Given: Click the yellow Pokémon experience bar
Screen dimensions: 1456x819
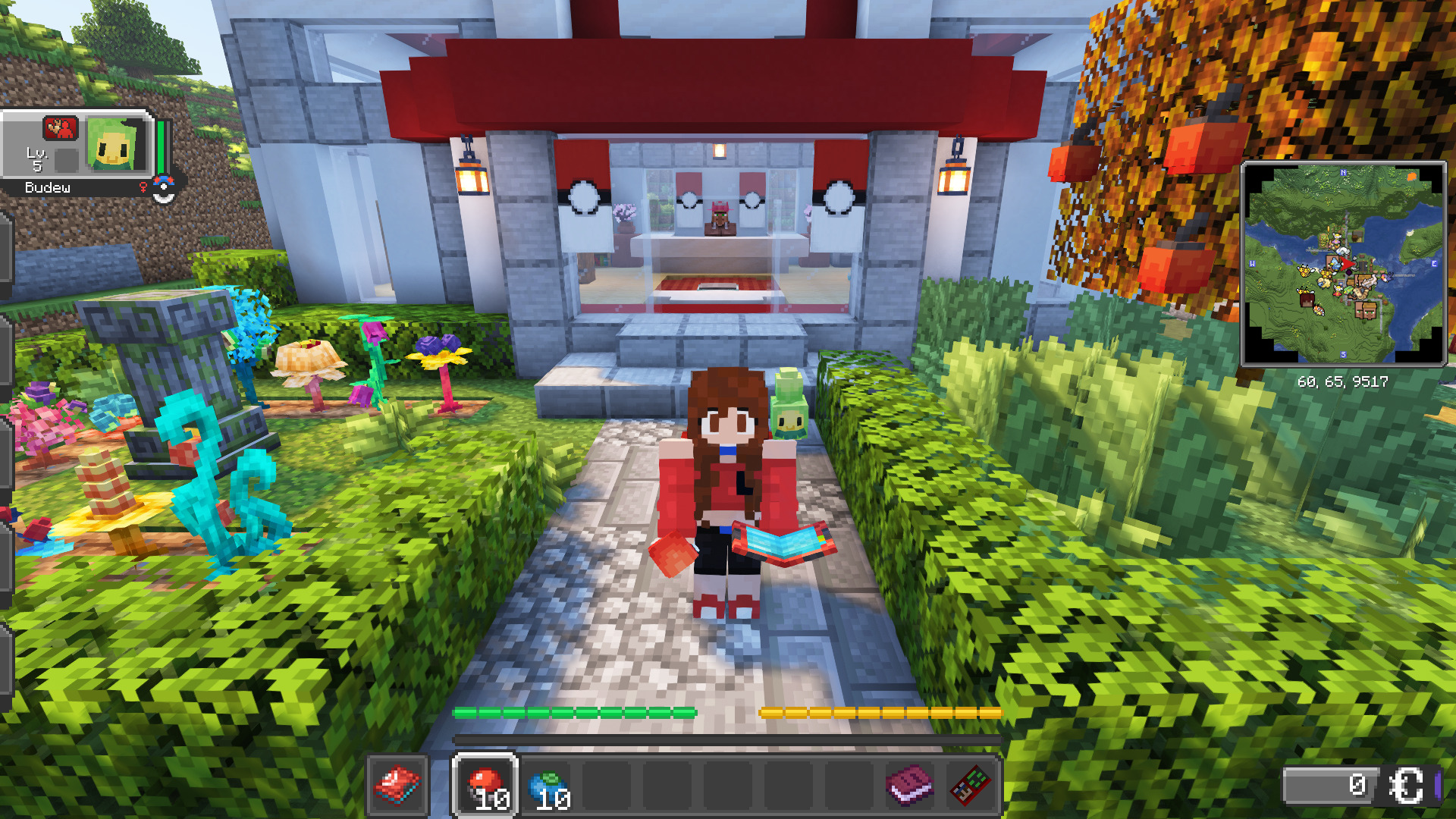Looking at the screenshot, I should click(x=880, y=713).
